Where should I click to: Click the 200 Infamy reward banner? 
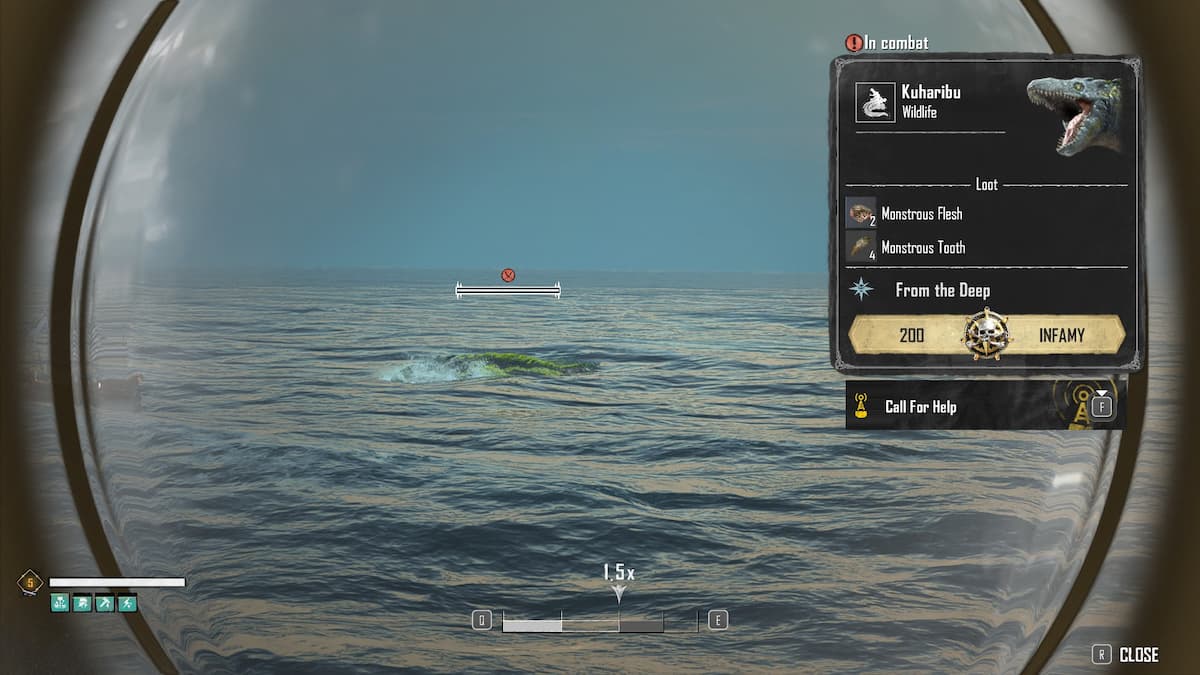click(986, 335)
